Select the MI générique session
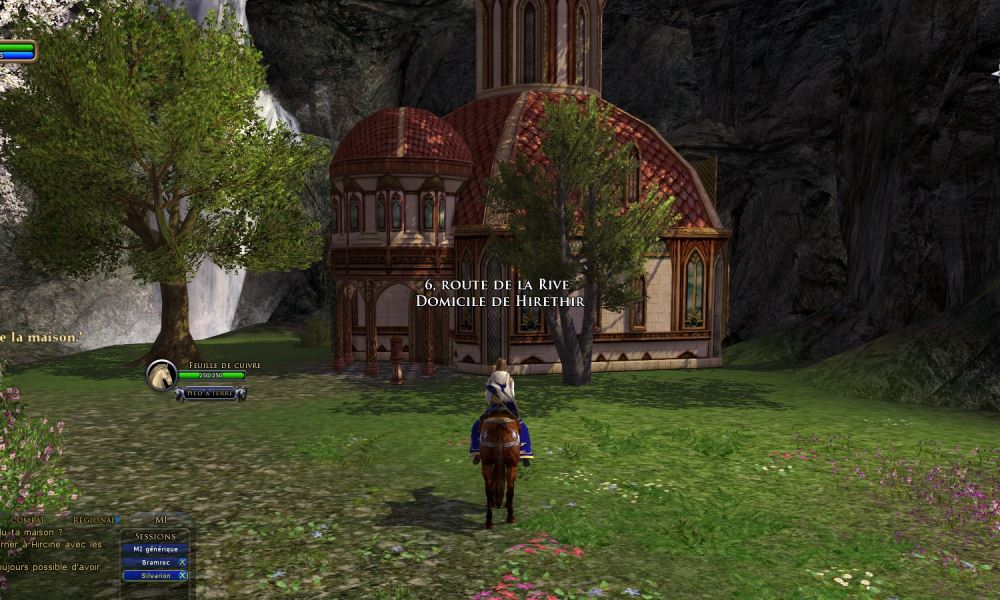 pos(154,549)
